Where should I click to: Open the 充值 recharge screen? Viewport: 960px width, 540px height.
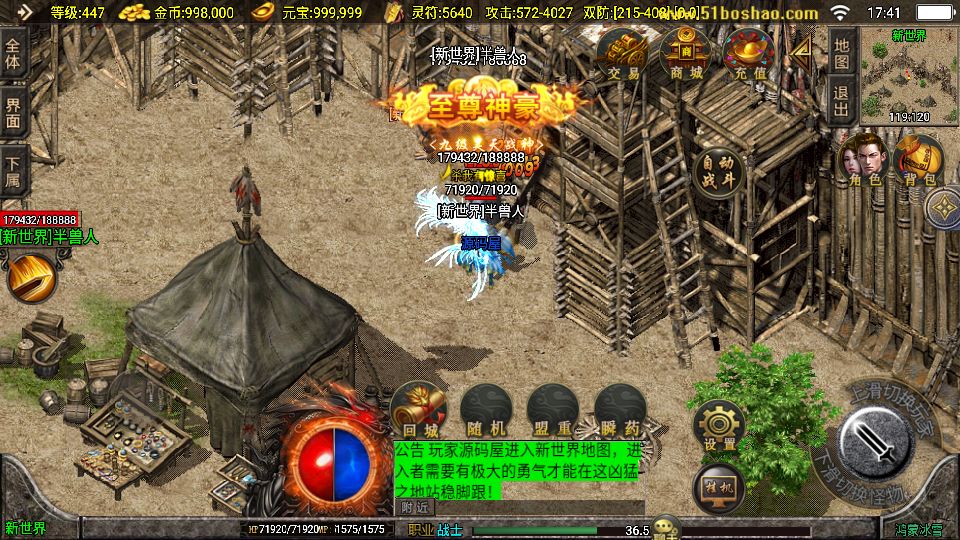pos(747,55)
